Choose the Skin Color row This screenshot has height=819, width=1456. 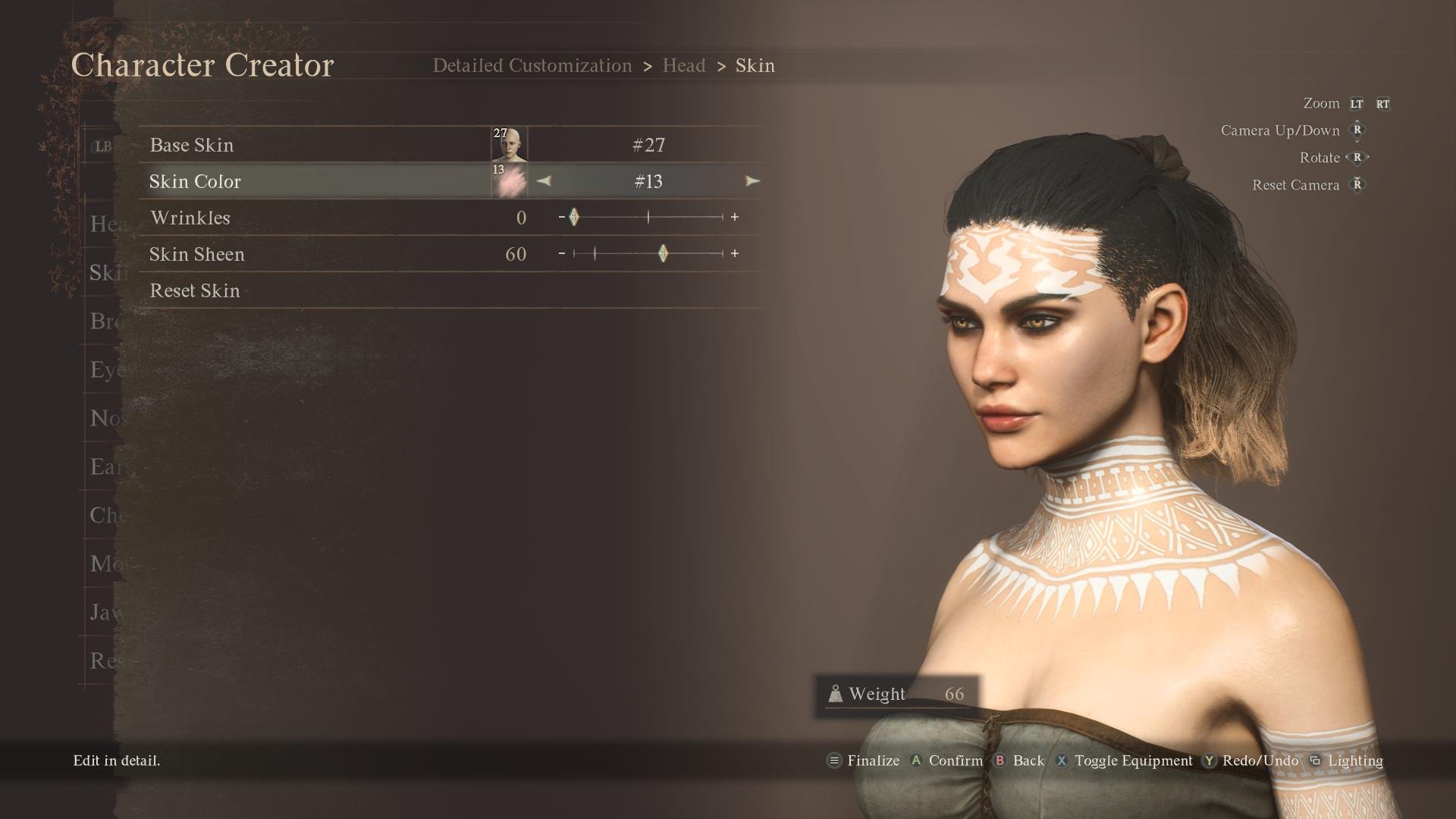coord(318,181)
